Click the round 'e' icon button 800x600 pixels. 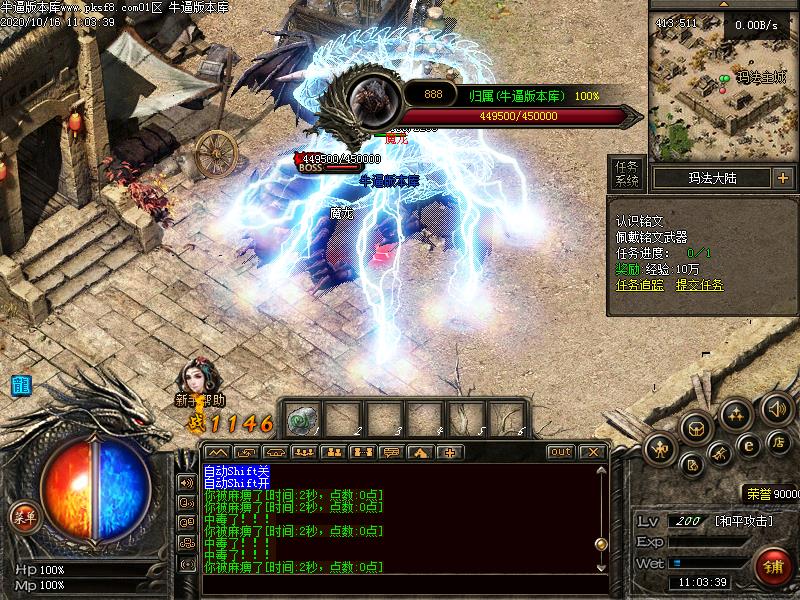[x=747, y=444]
